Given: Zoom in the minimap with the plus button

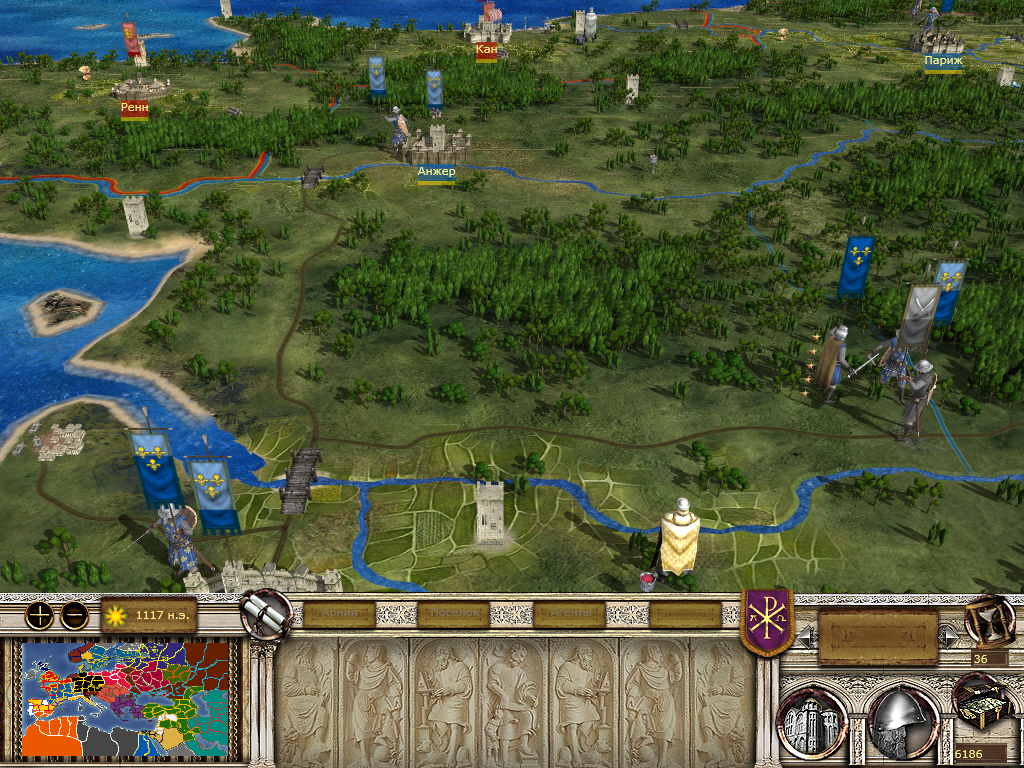Looking at the screenshot, I should click(39, 615).
